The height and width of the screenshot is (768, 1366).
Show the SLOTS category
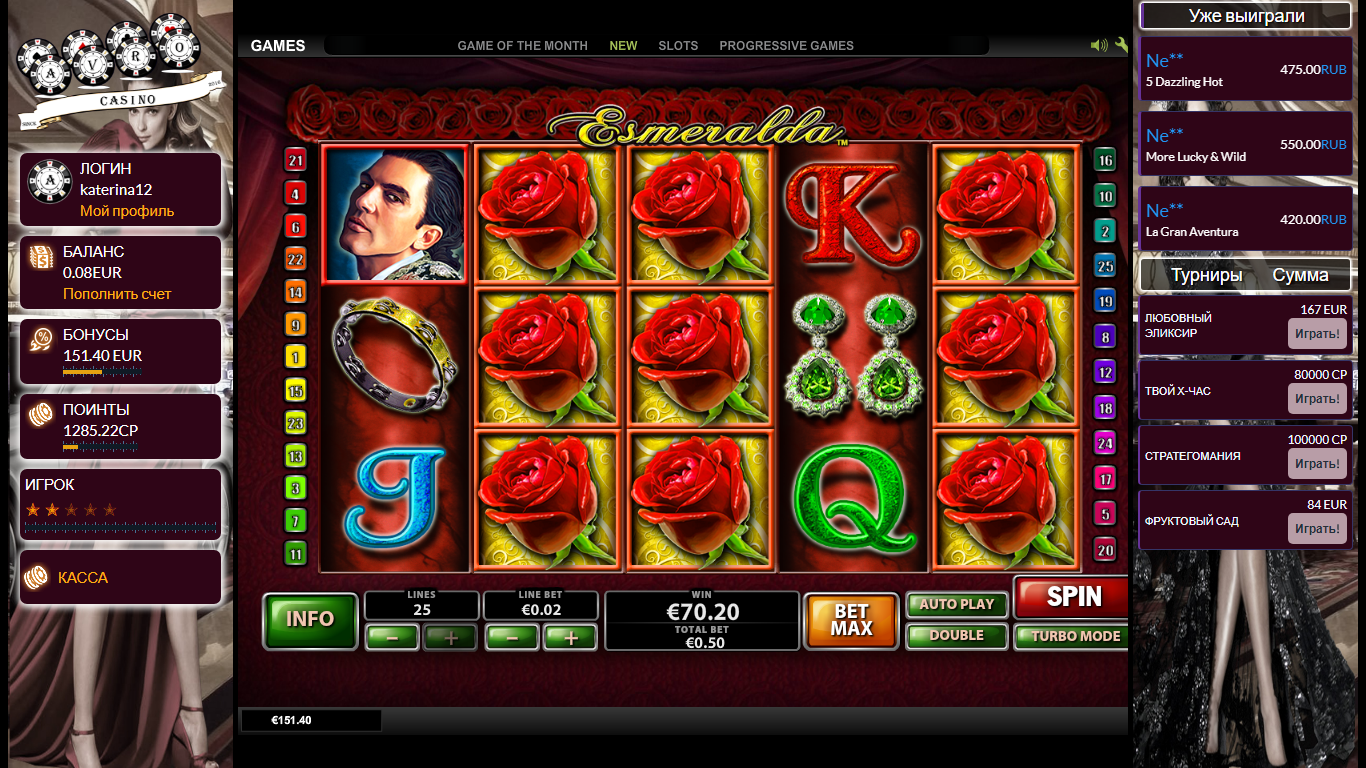click(678, 46)
